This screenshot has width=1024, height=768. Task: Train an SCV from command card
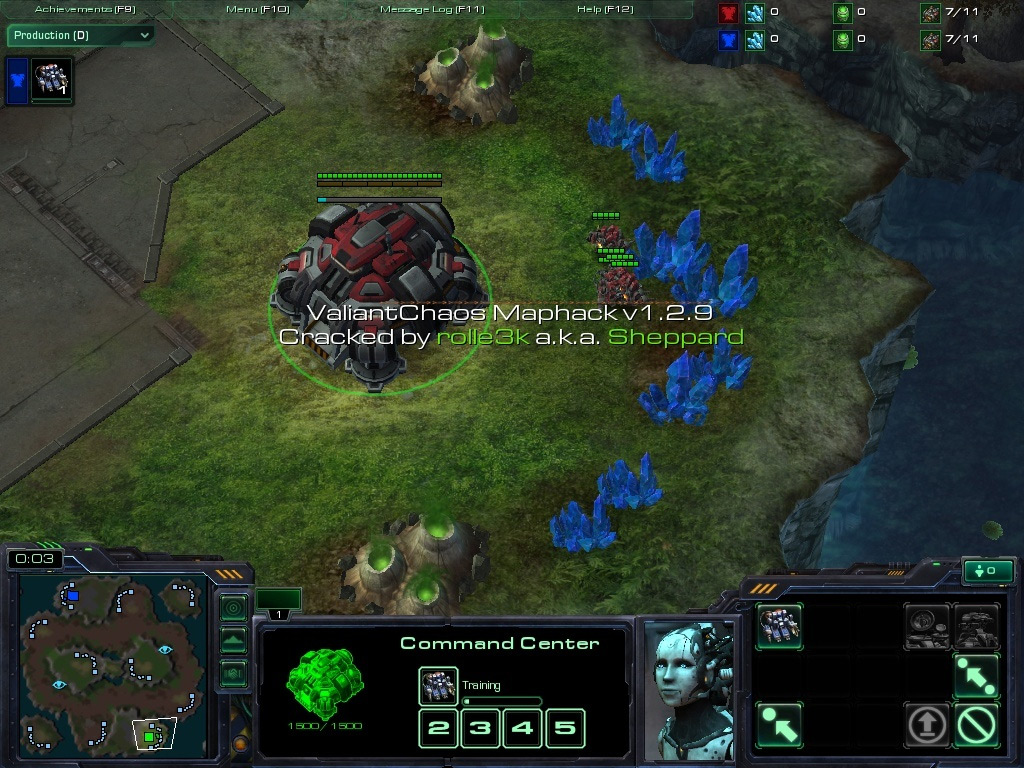[779, 627]
